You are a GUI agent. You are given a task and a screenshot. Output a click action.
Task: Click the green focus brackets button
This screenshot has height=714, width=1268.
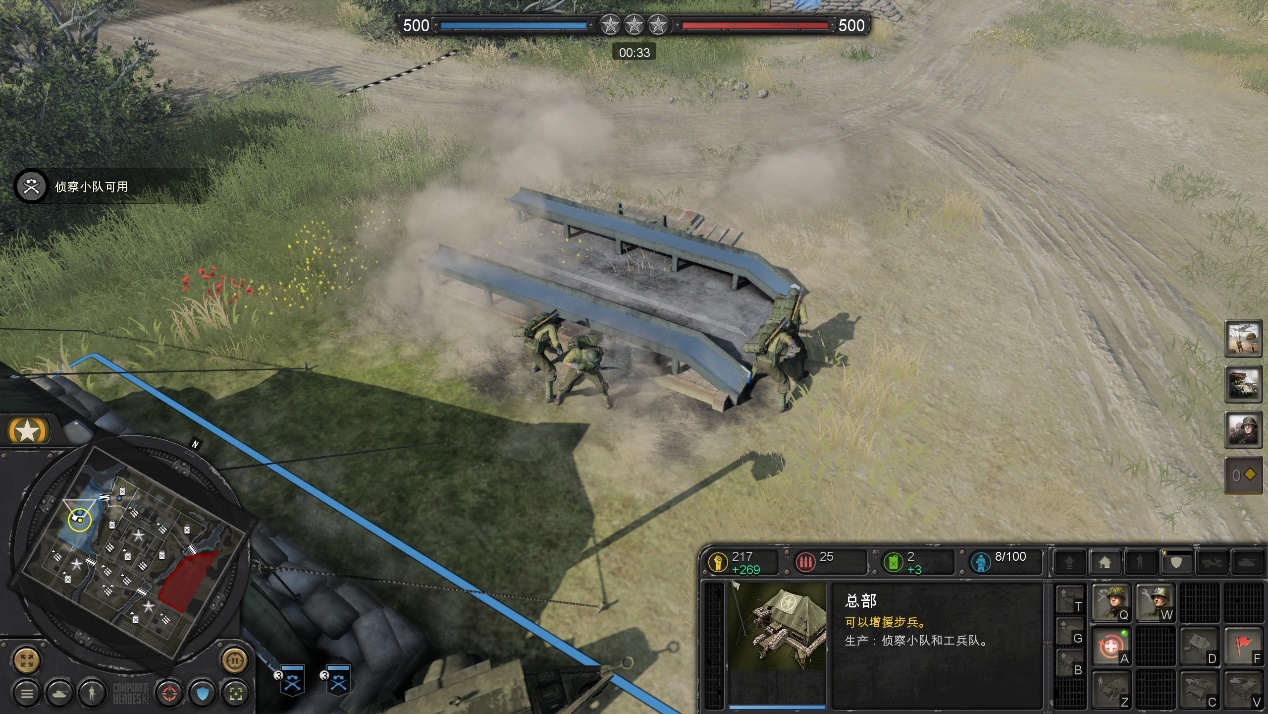click(x=236, y=692)
